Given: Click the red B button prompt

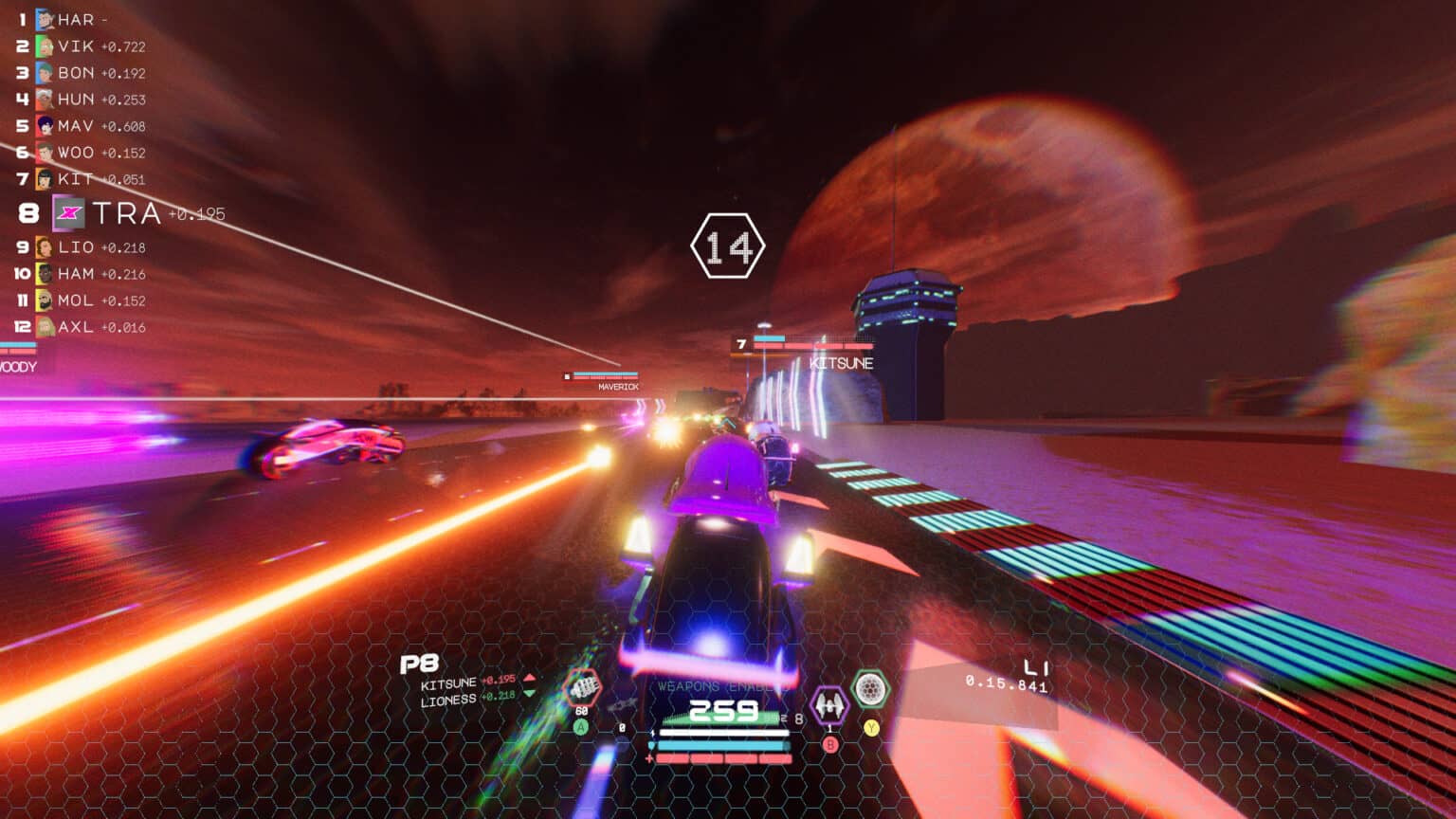Looking at the screenshot, I should click(830, 743).
